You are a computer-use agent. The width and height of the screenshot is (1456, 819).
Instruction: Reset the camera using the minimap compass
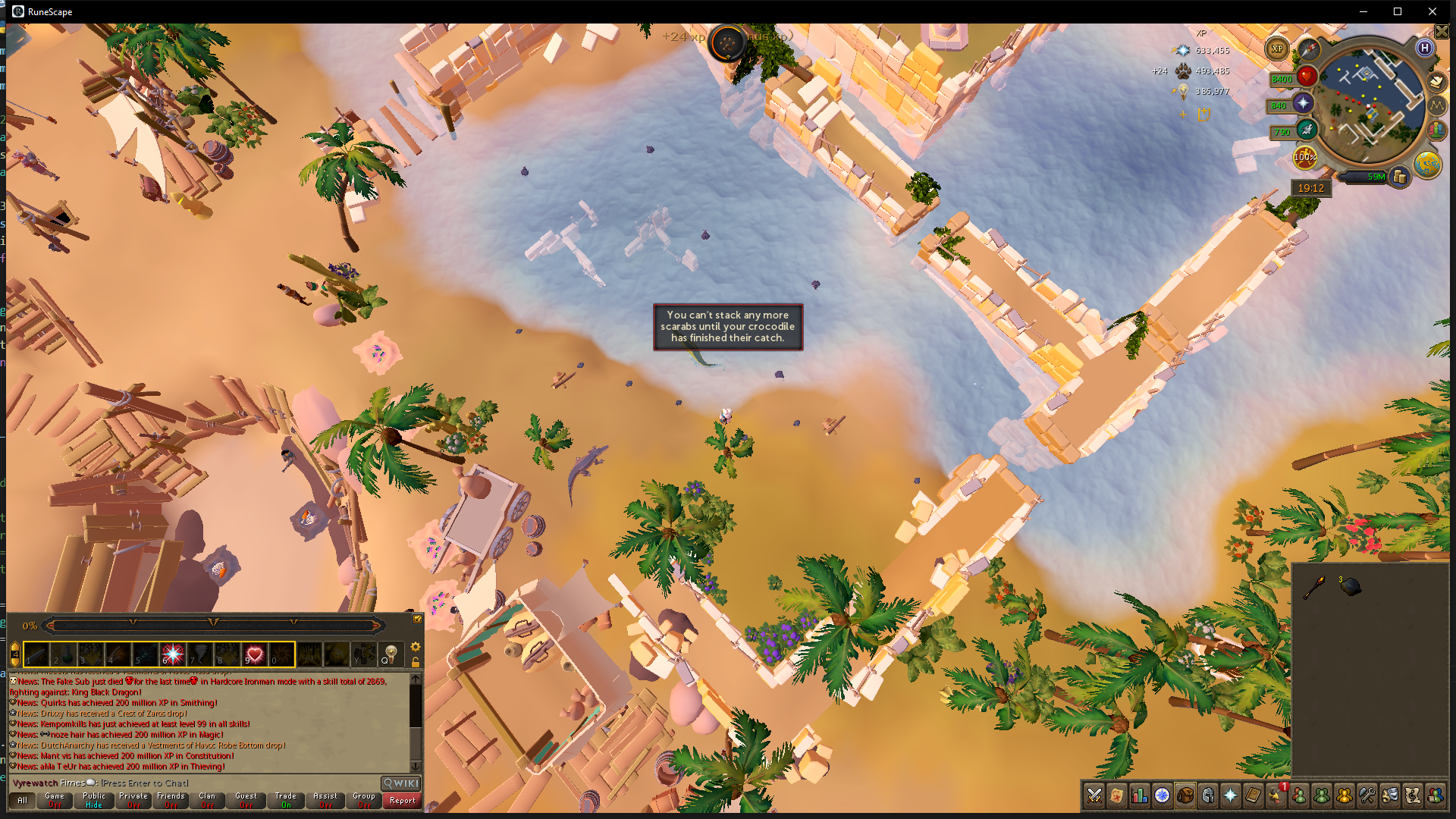[1309, 49]
